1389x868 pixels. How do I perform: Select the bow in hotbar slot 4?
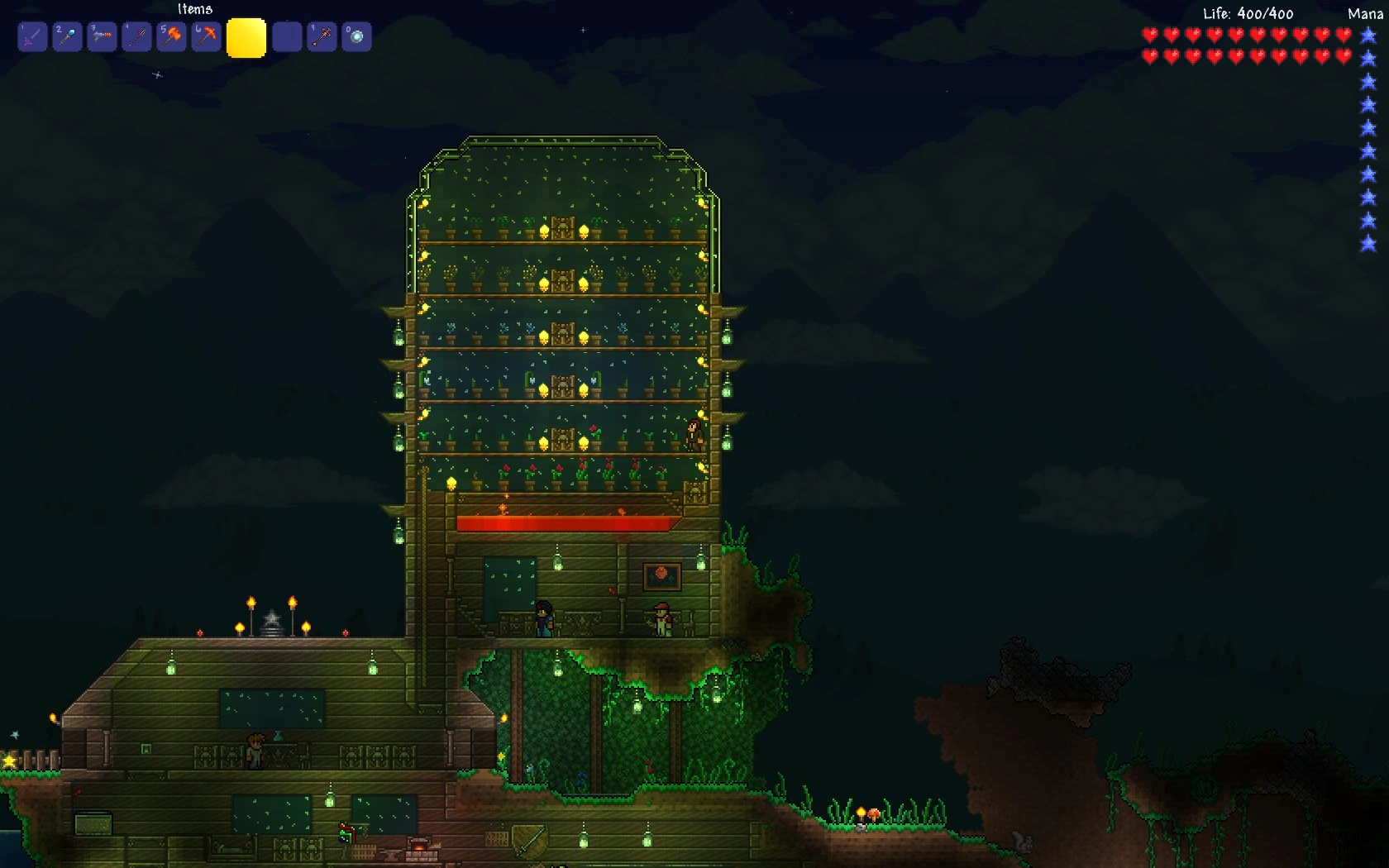pos(136,36)
